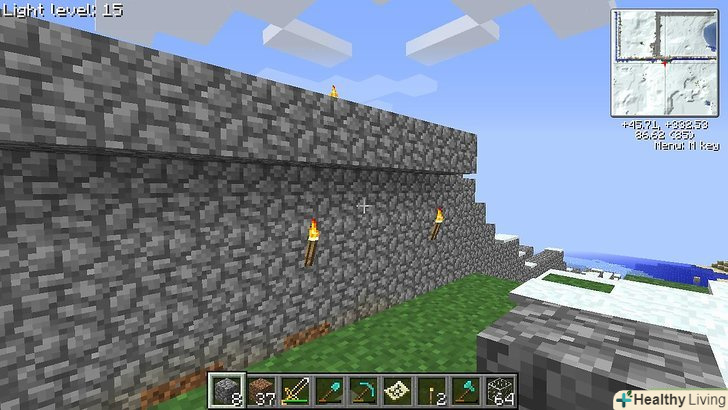The width and height of the screenshot is (728, 410).
Task: Equip the diamond axe slot
Action: (465, 391)
